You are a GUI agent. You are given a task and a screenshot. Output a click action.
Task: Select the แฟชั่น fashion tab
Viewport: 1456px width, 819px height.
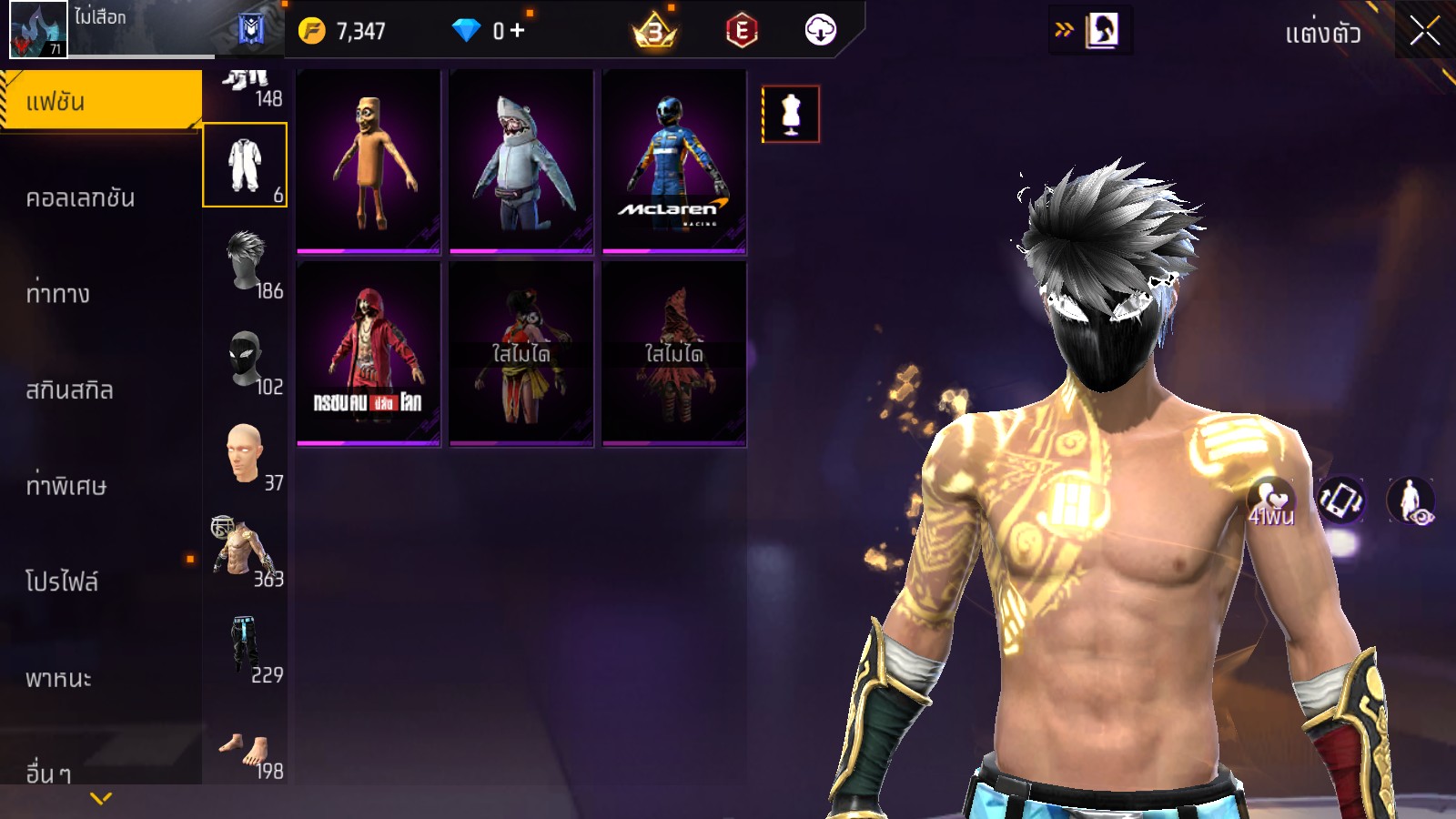tap(100, 101)
